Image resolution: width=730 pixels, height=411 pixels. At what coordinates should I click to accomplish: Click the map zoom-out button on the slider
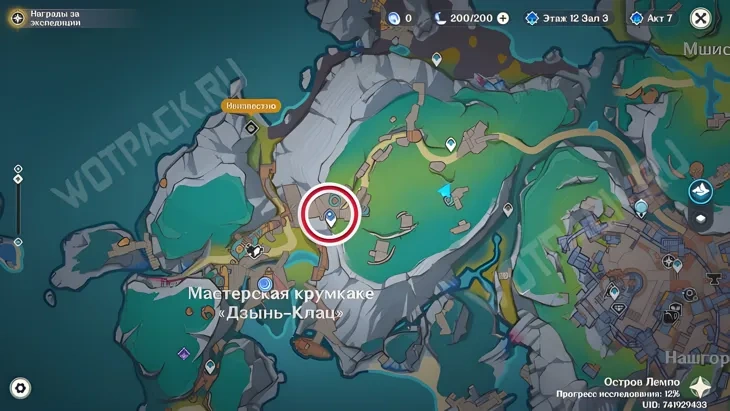tap(18, 241)
